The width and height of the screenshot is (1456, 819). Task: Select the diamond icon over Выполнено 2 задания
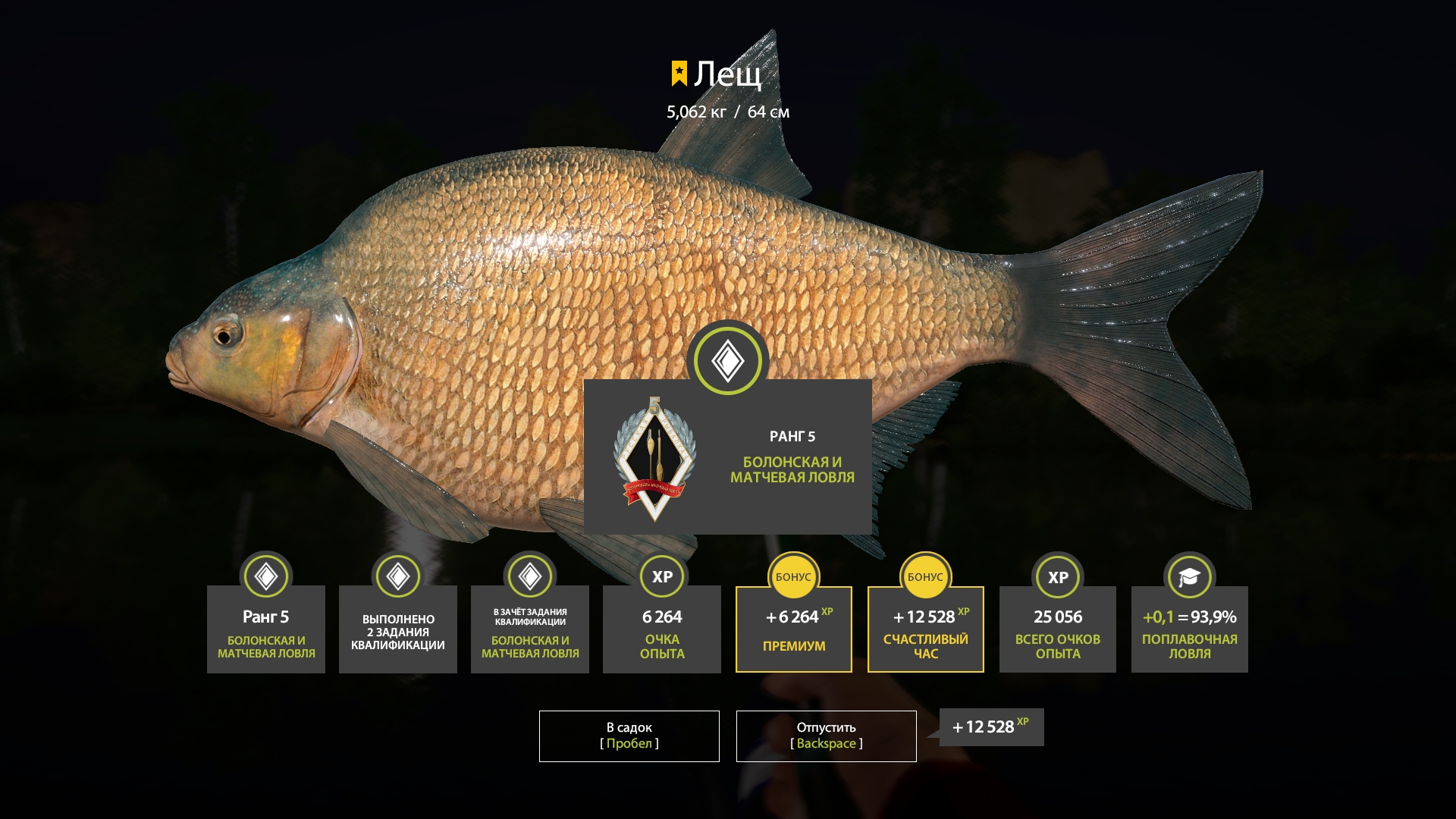(397, 577)
